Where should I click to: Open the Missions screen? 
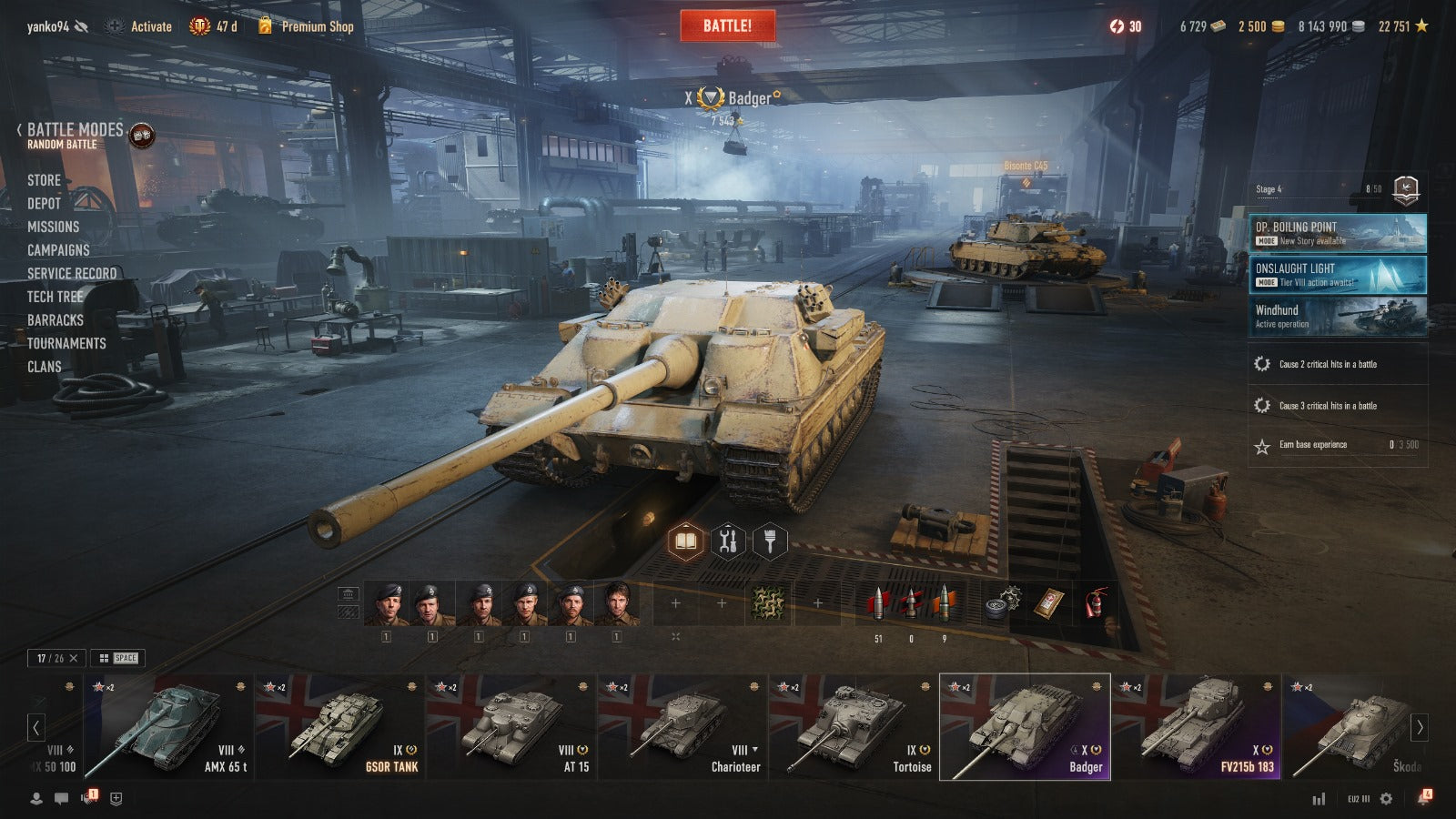(53, 227)
